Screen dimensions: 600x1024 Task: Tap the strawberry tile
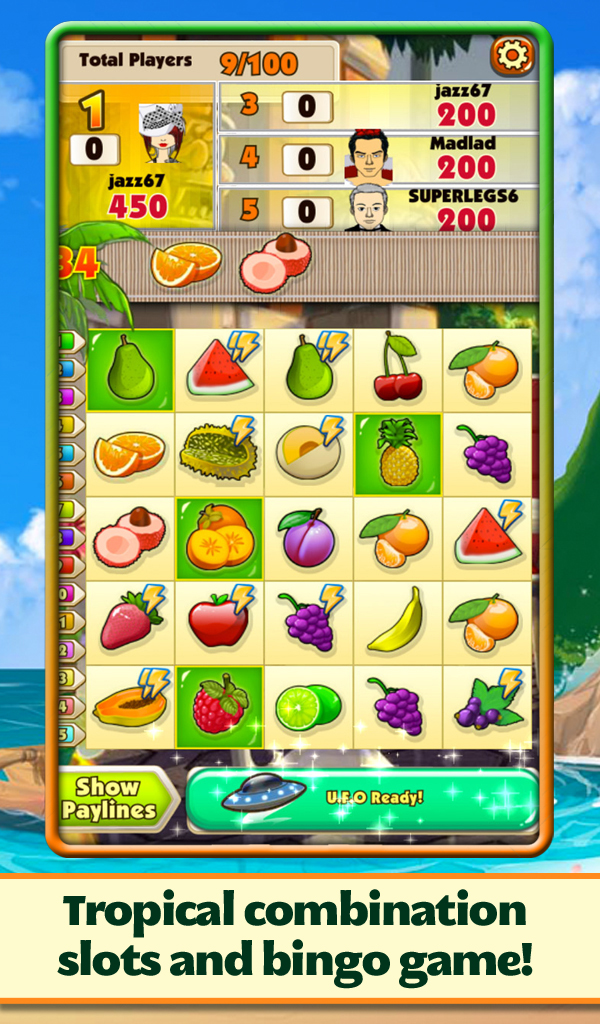coord(130,621)
